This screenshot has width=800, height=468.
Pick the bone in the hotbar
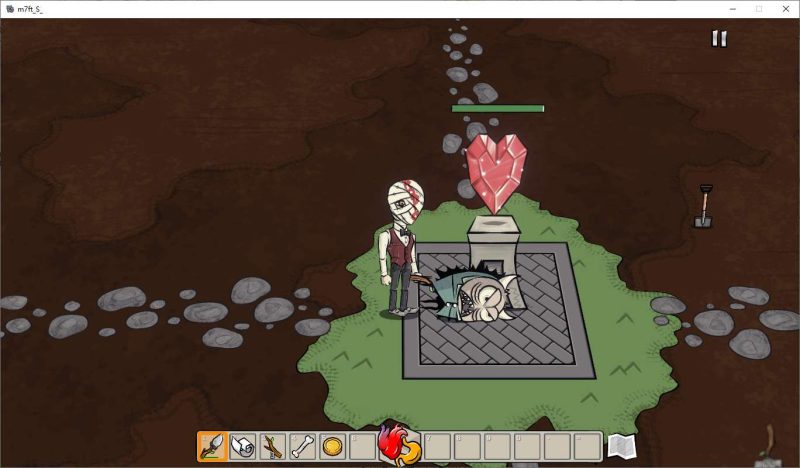click(303, 446)
